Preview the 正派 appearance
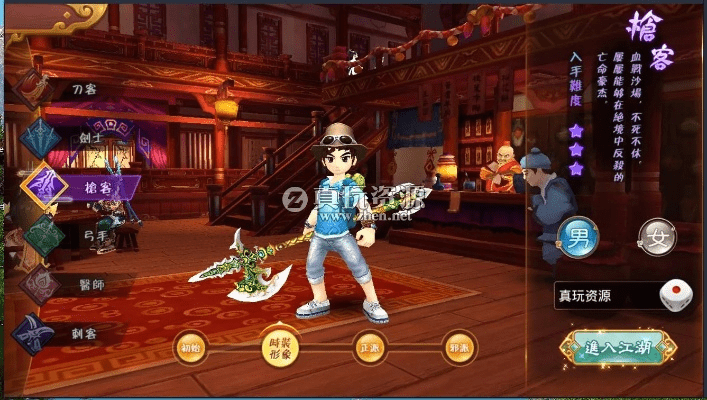Screen dimensions: 707x400 coord(369,347)
